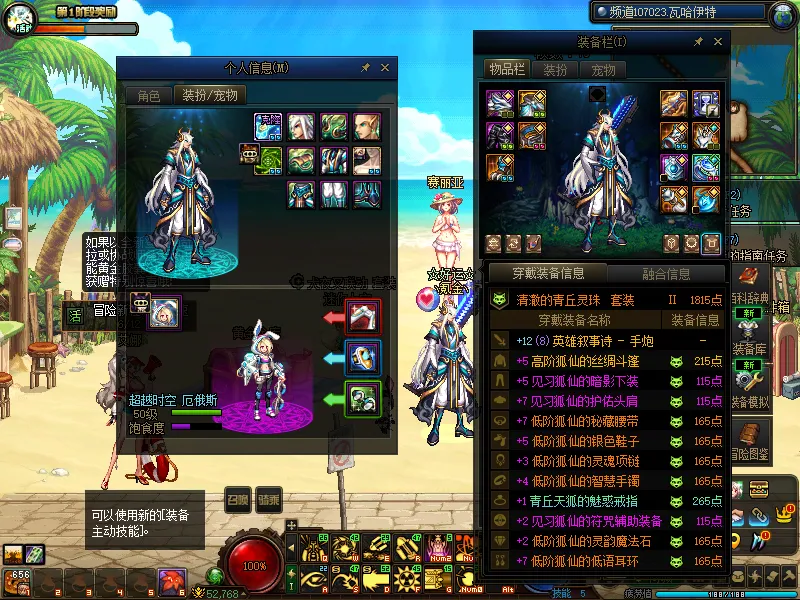Switch to the 角色 character tab
This screenshot has width=800, height=600.
148,96
